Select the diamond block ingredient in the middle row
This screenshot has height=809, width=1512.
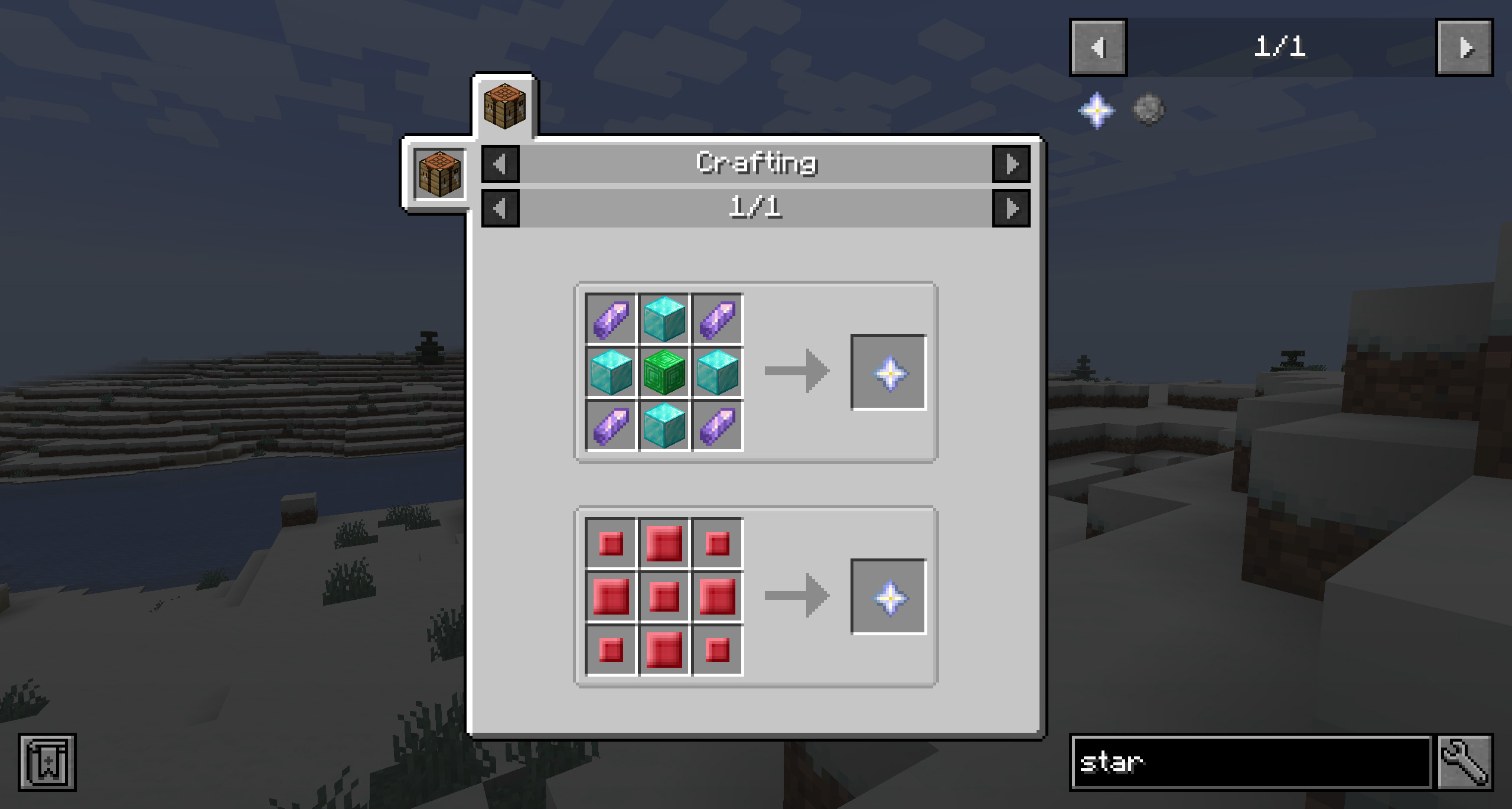[611, 373]
